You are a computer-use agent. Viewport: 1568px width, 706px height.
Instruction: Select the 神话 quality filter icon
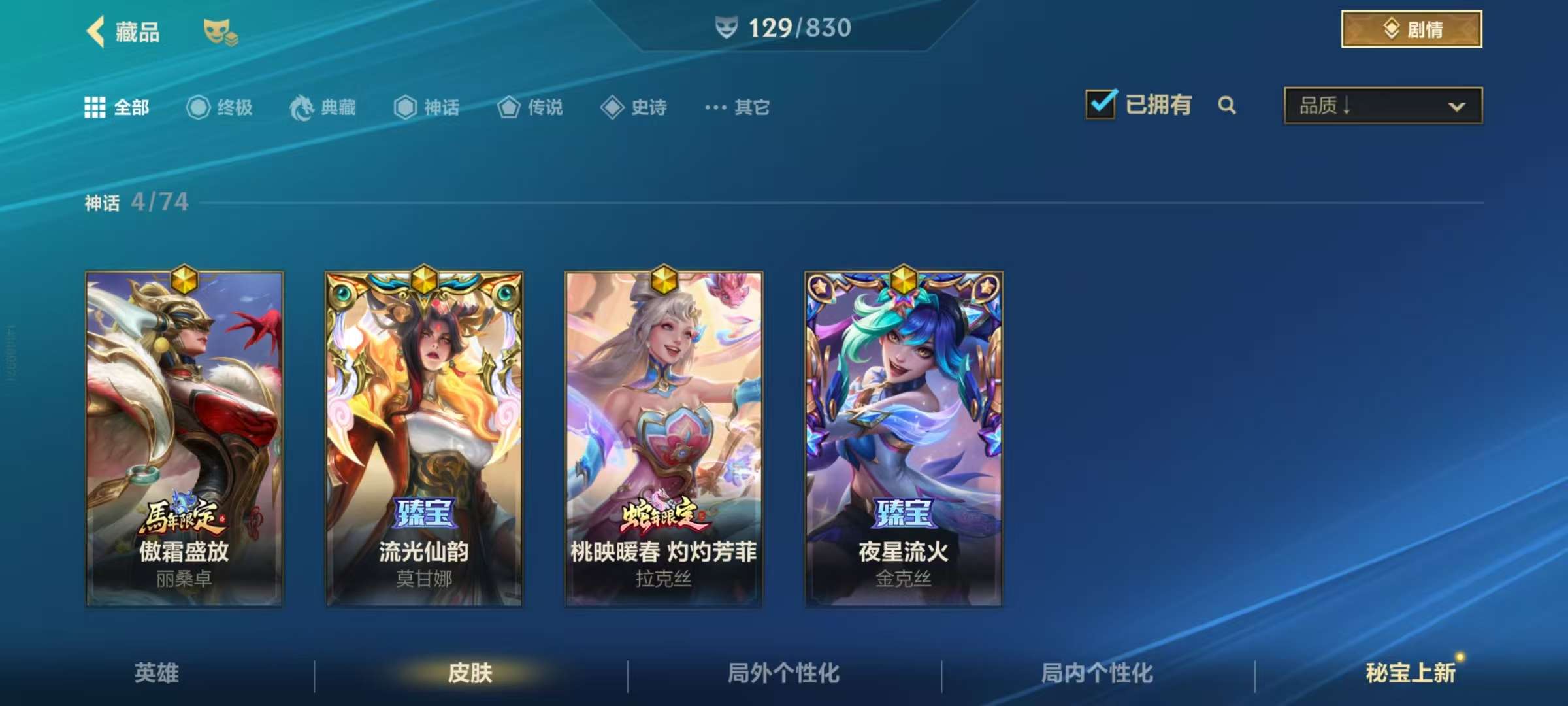[405, 108]
